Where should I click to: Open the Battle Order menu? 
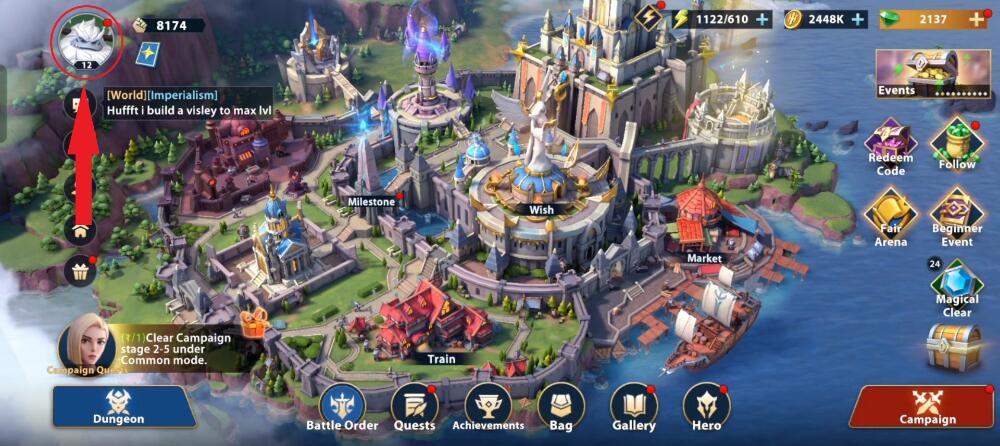tap(342, 406)
